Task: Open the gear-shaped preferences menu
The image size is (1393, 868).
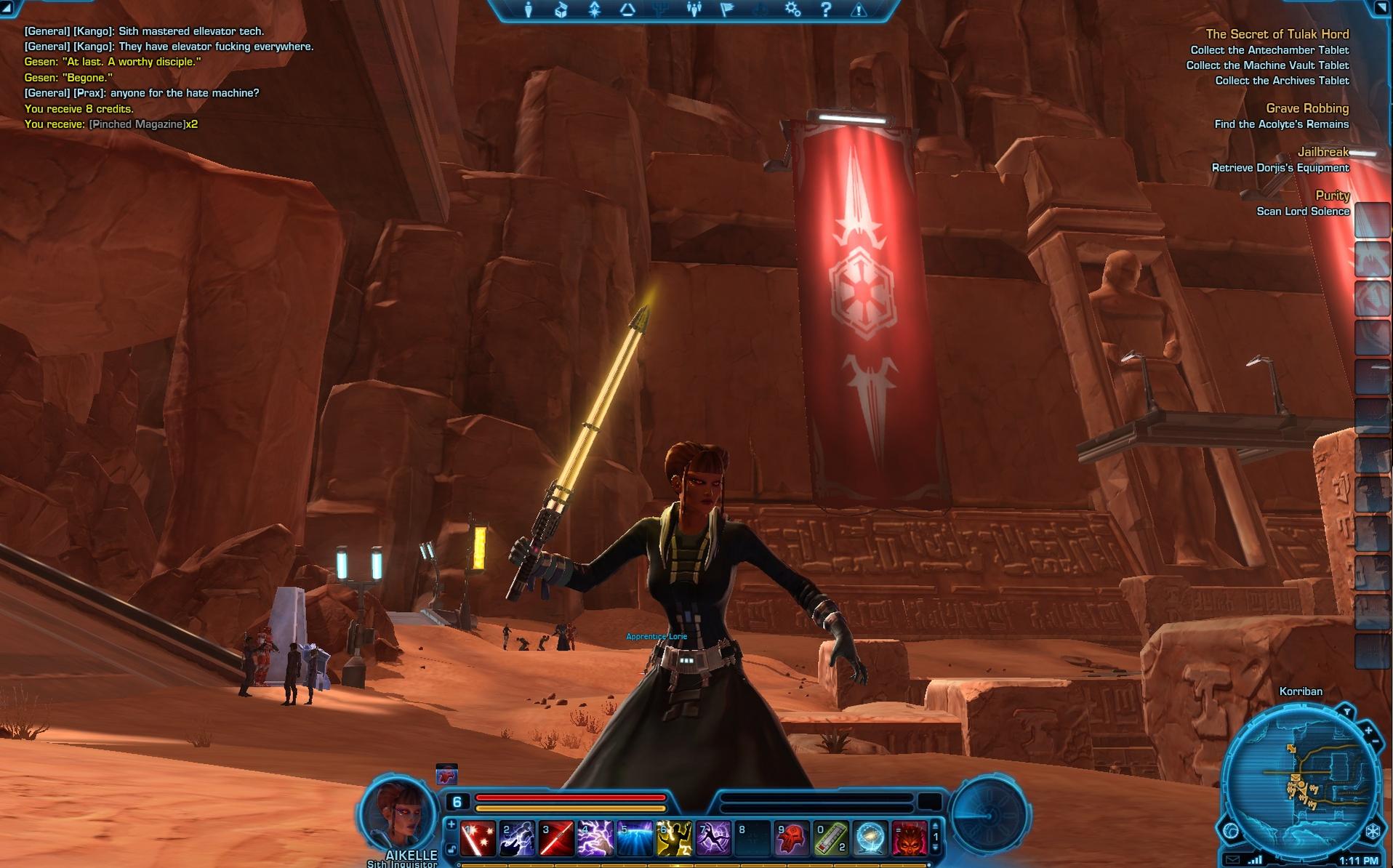Action: coord(792,9)
